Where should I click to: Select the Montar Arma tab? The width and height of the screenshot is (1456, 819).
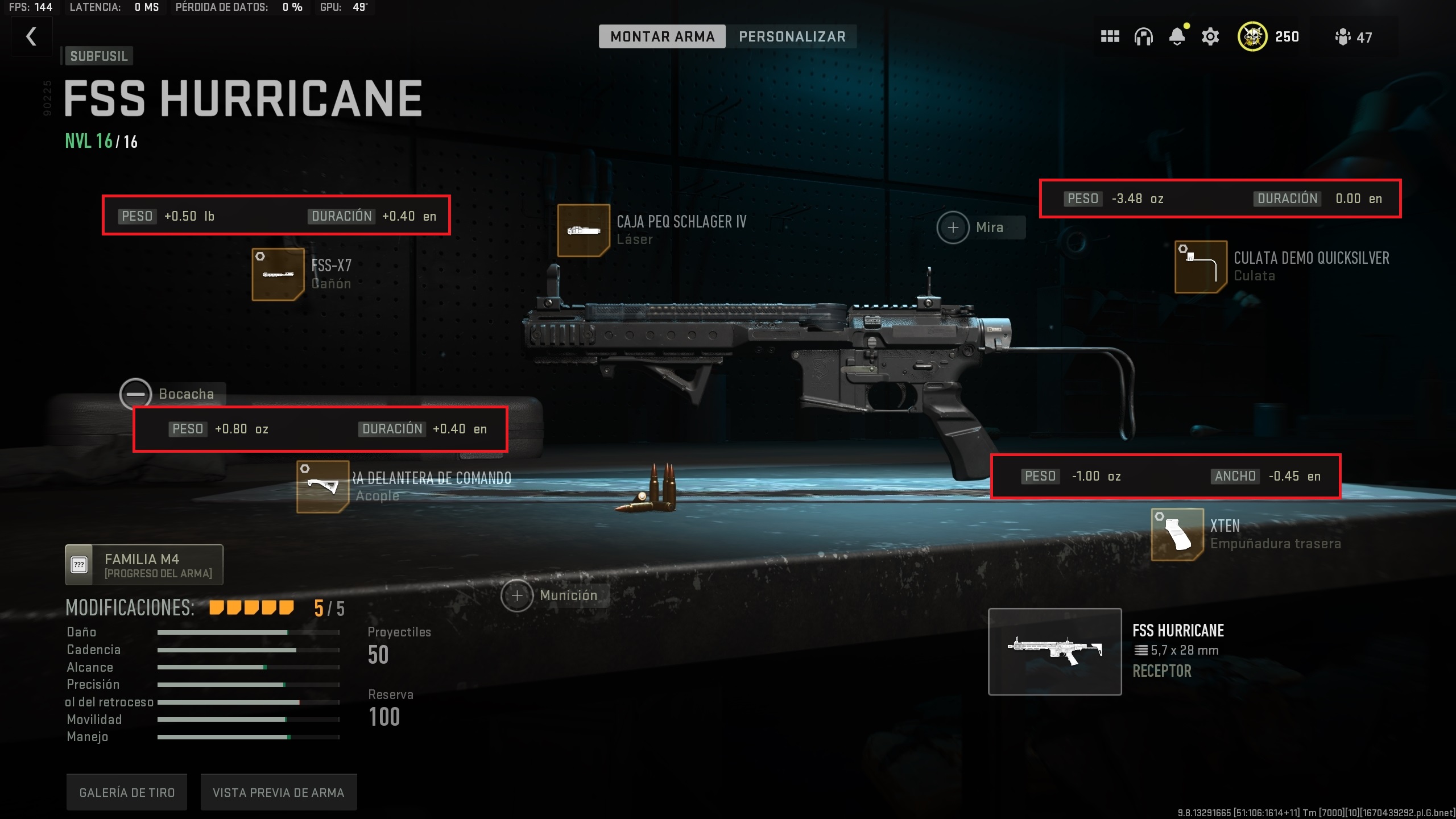[662, 36]
